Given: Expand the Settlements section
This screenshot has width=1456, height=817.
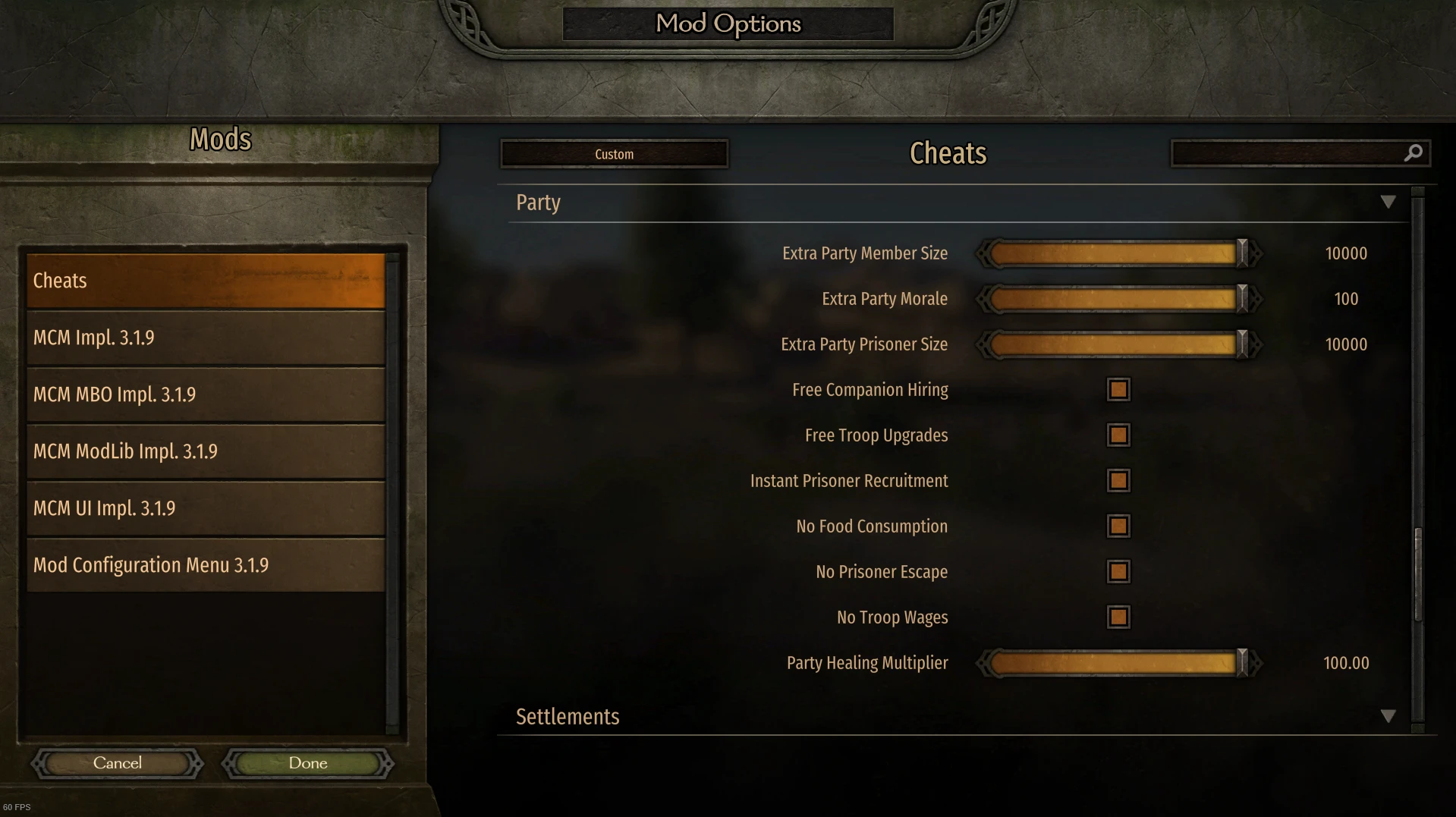Looking at the screenshot, I should (x=1389, y=715).
